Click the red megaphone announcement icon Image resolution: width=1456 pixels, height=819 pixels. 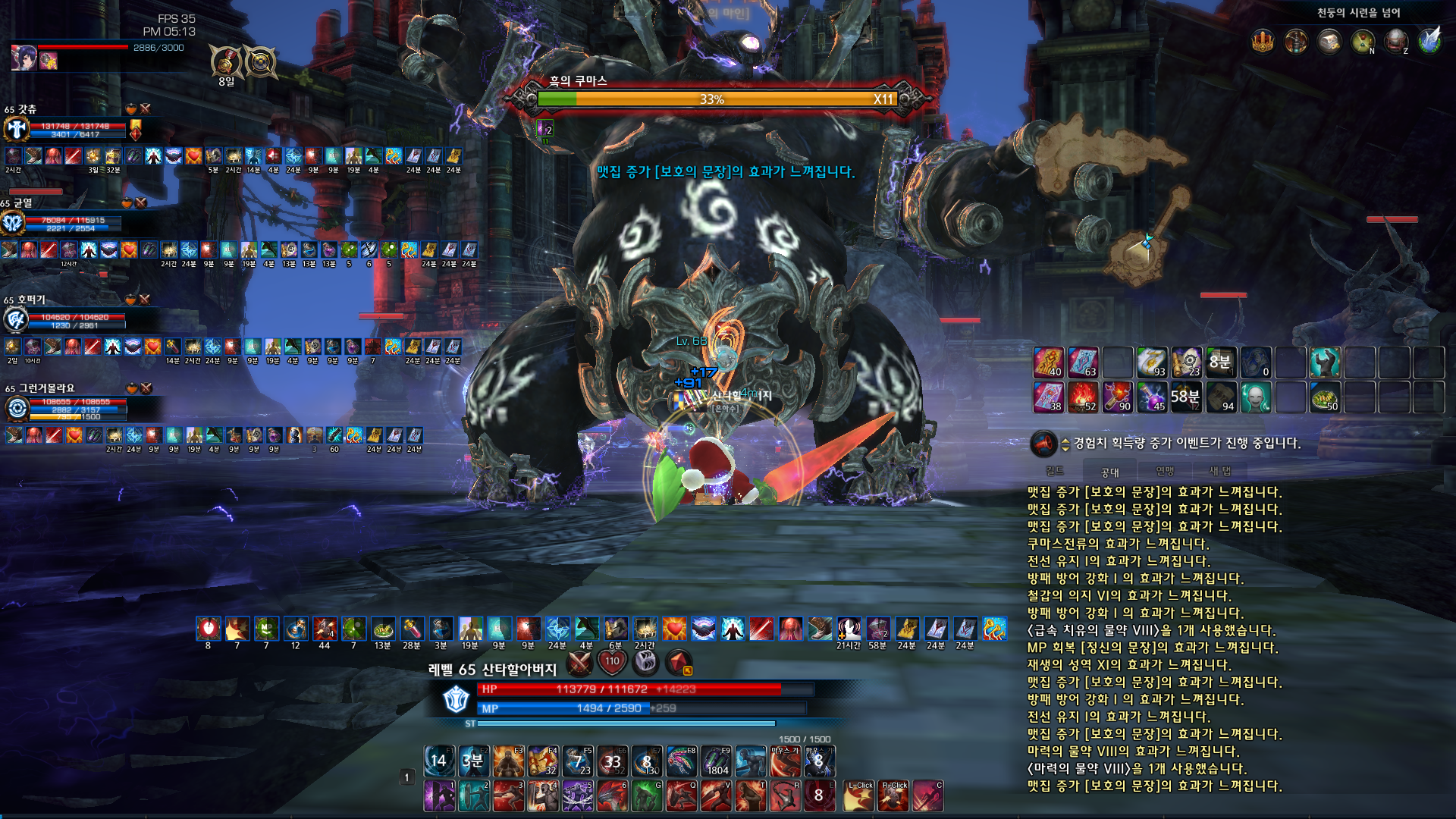[1043, 444]
